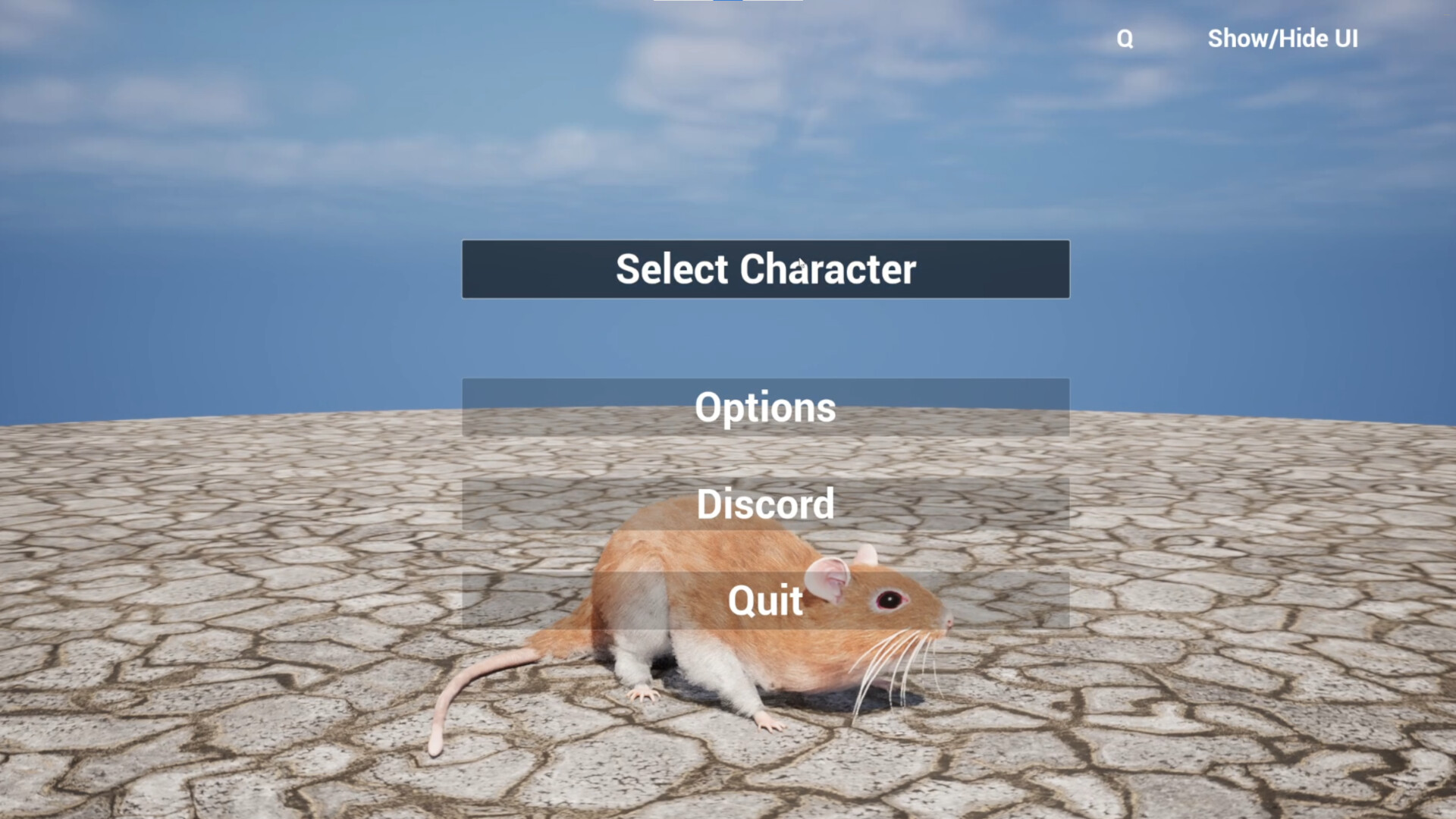Click the Quit option at menu bottom
This screenshot has width=1456, height=819.
764,601
